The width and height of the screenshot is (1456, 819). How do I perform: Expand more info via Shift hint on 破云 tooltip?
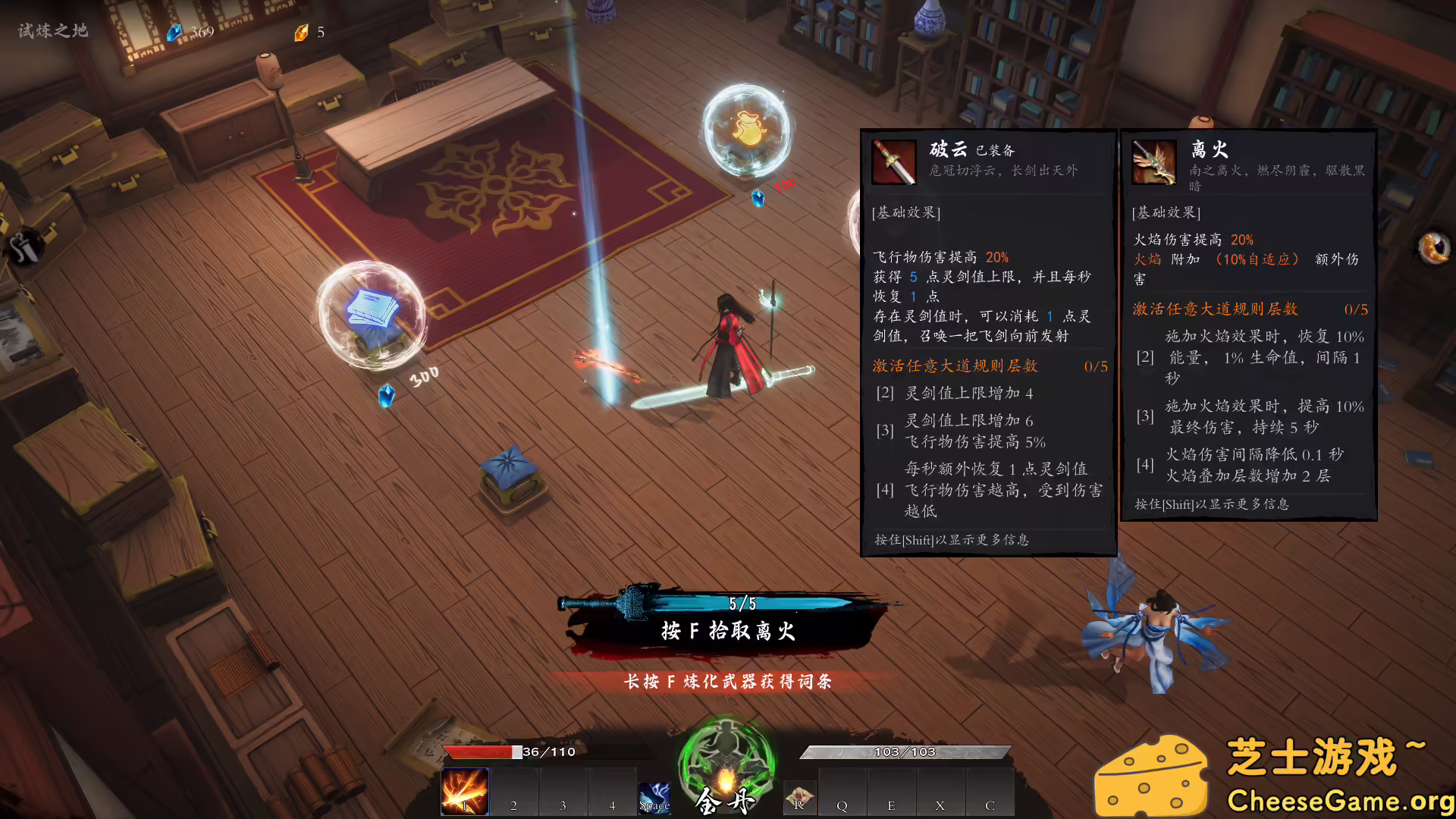click(x=952, y=540)
